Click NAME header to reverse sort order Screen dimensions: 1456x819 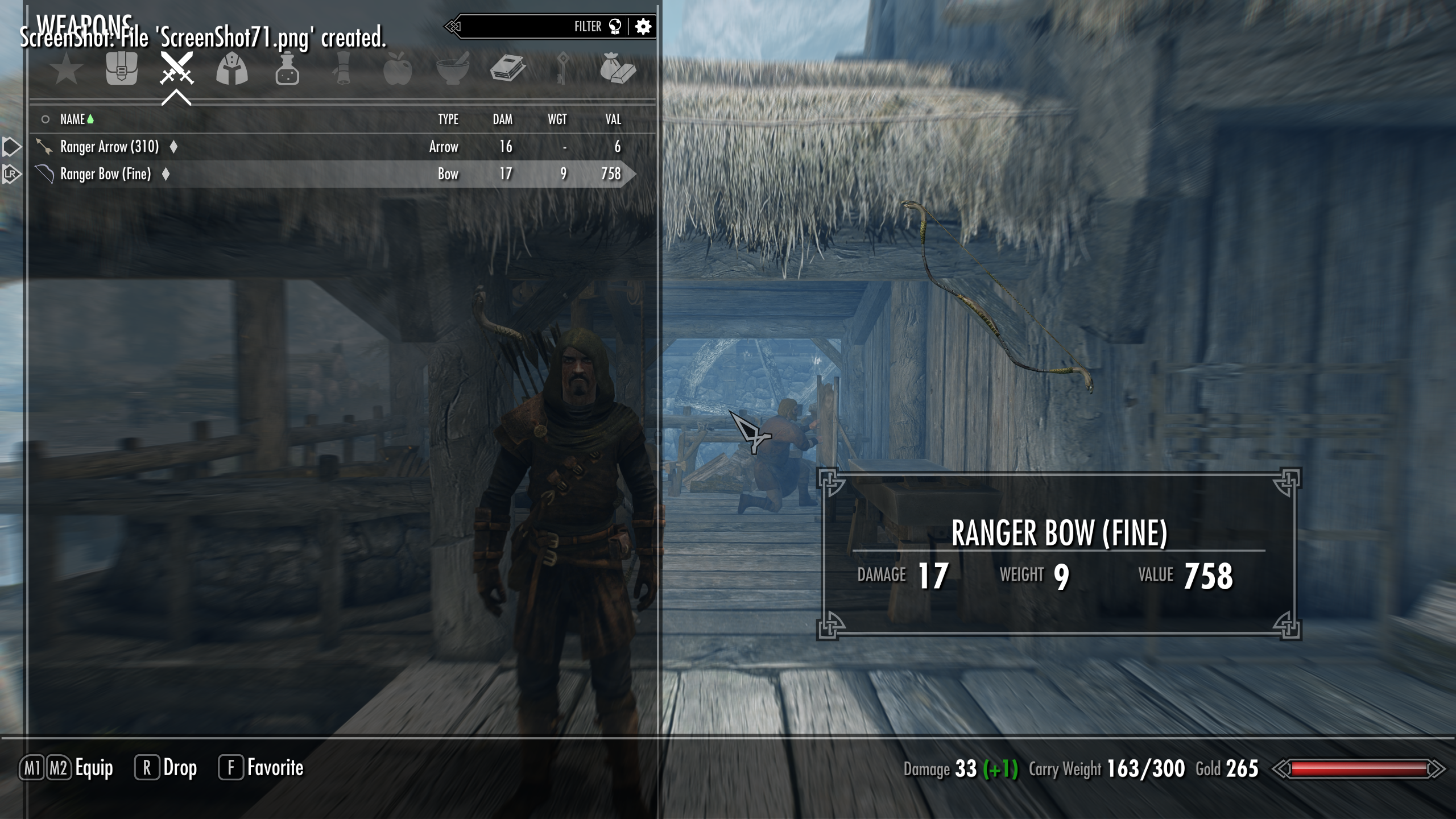click(74, 119)
